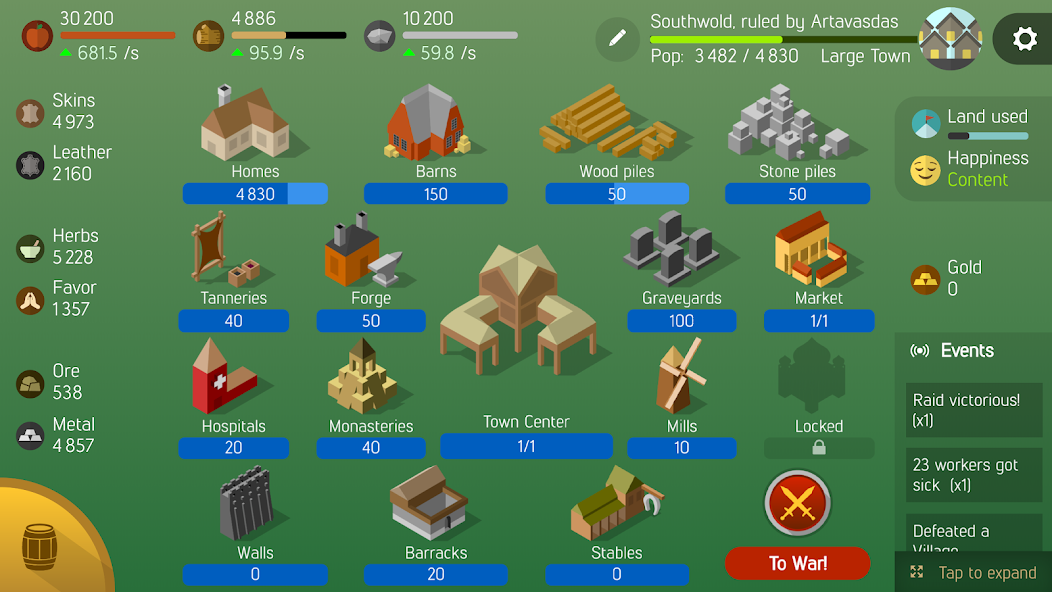Select the Homes building
1052x592 pixels.
[245, 125]
